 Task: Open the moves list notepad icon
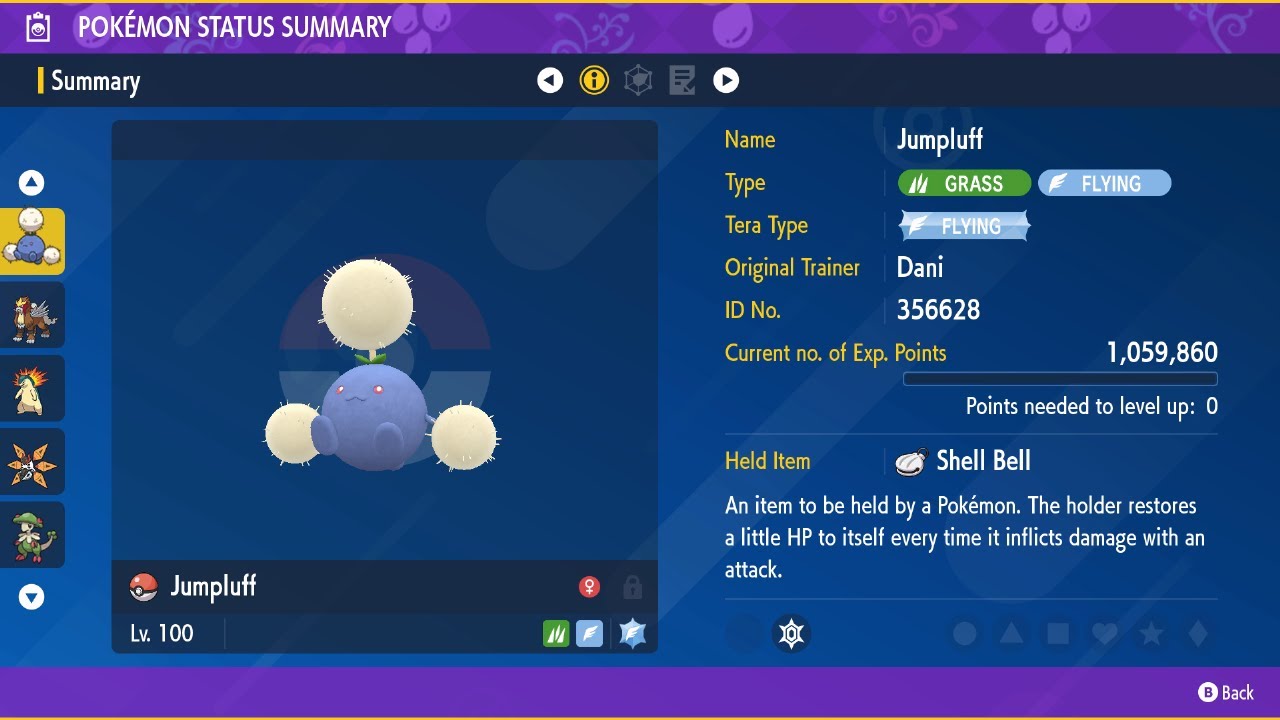[682, 80]
